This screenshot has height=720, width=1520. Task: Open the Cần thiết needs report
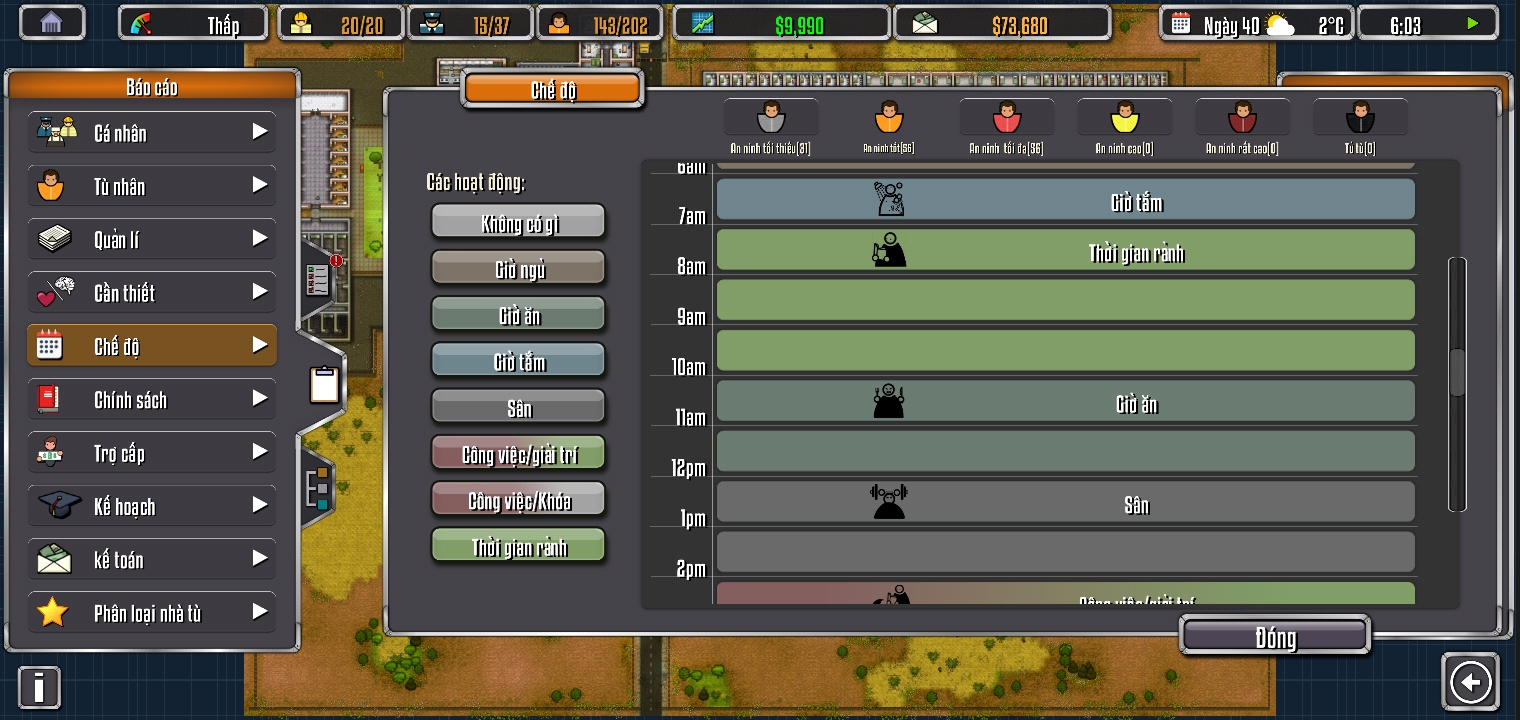151,292
